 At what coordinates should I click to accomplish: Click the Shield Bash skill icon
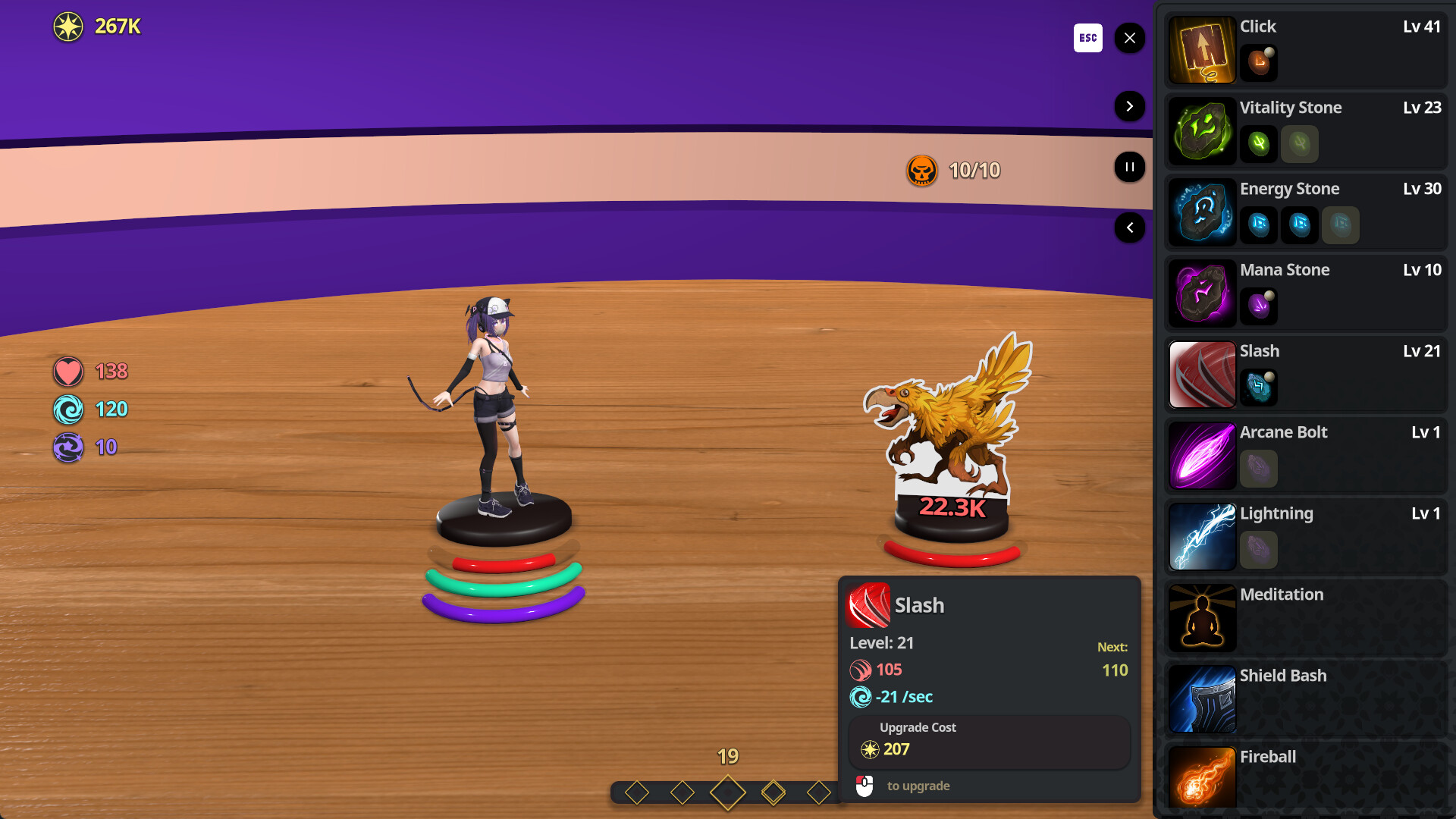1202,699
